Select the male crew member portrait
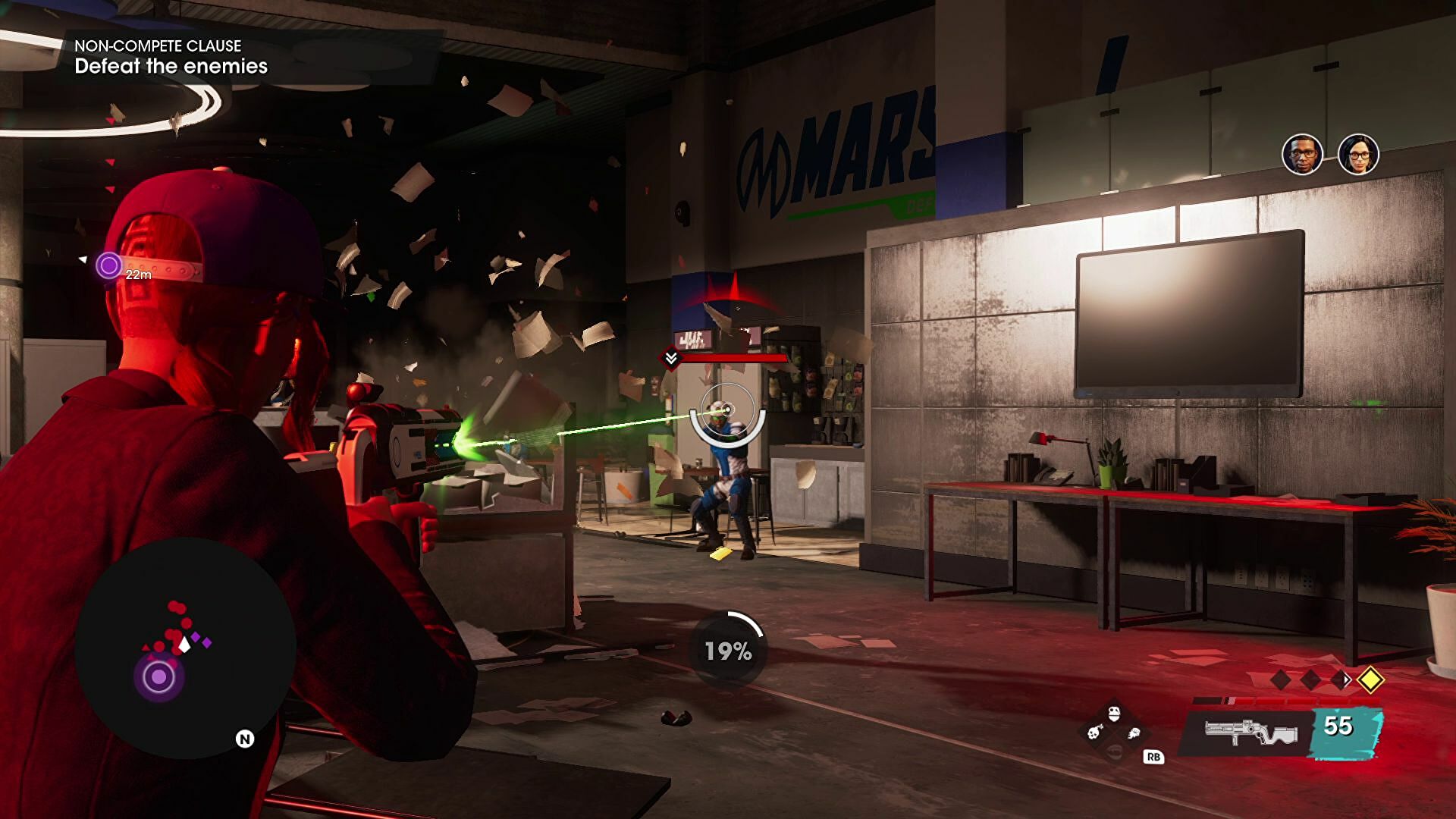Image resolution: width=1456 pixels, height=819 pixels. (1302, 155)
